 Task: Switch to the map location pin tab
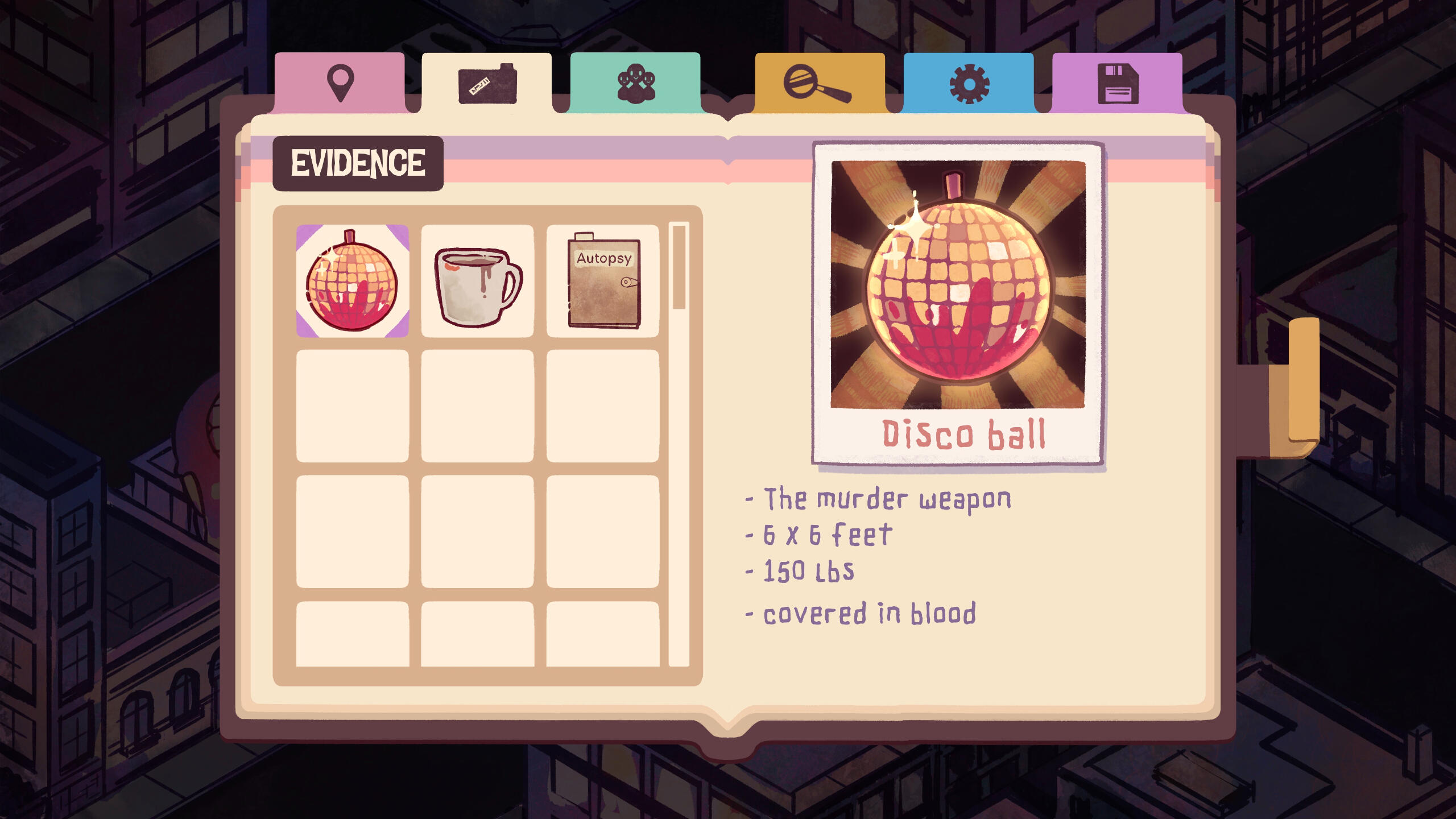click(340, 83)
